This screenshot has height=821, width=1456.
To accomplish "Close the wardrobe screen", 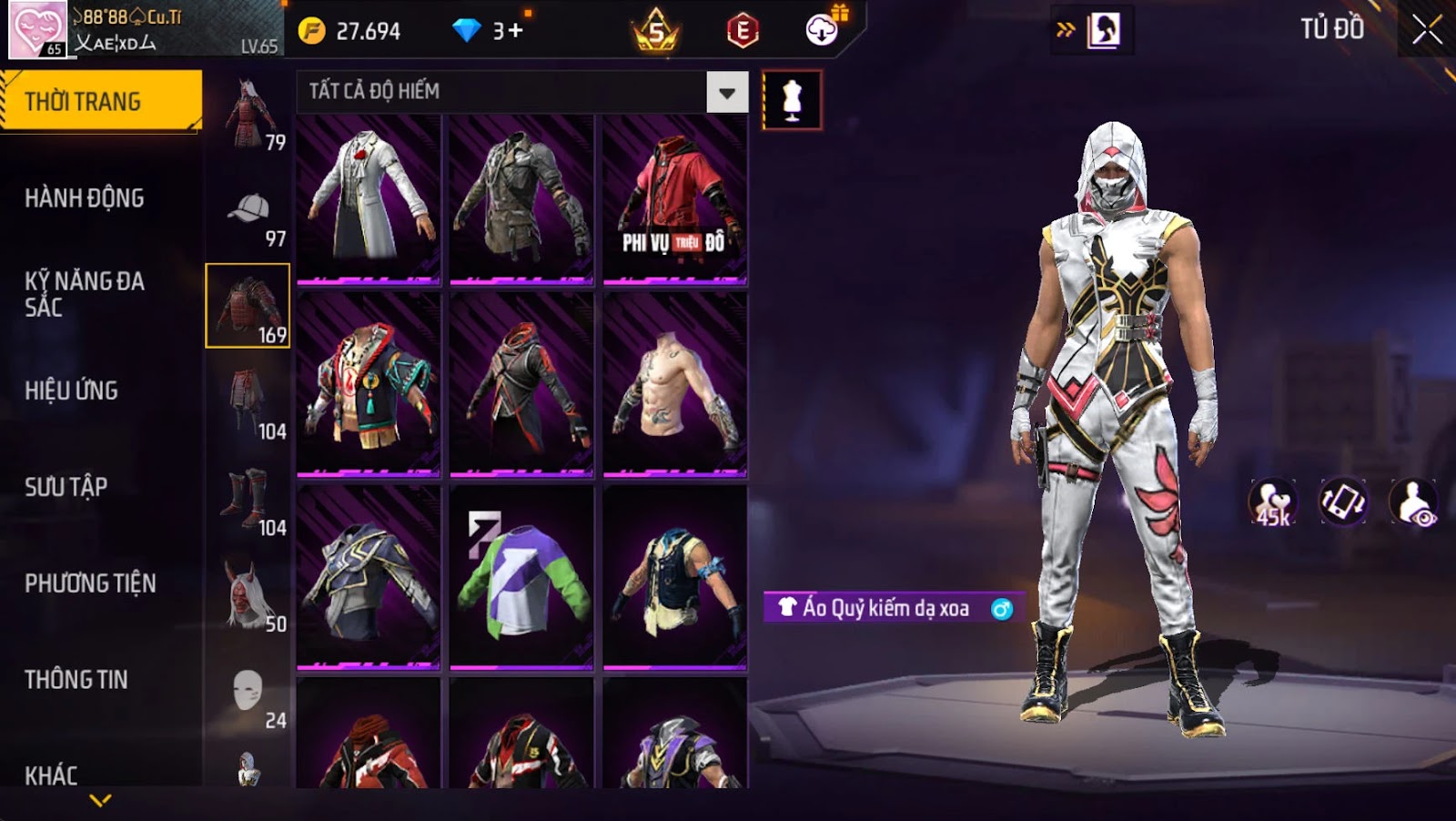I will pyautogui.click(x=1426, y=30).
